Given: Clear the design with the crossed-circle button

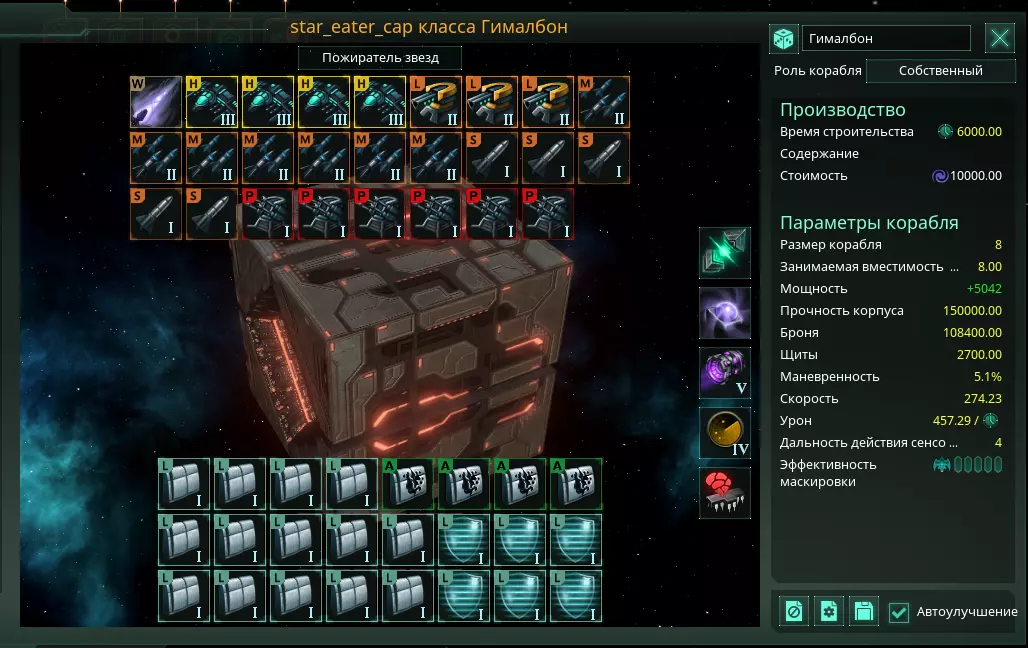Looking at the screenshot, I should (x=795, y=611).
